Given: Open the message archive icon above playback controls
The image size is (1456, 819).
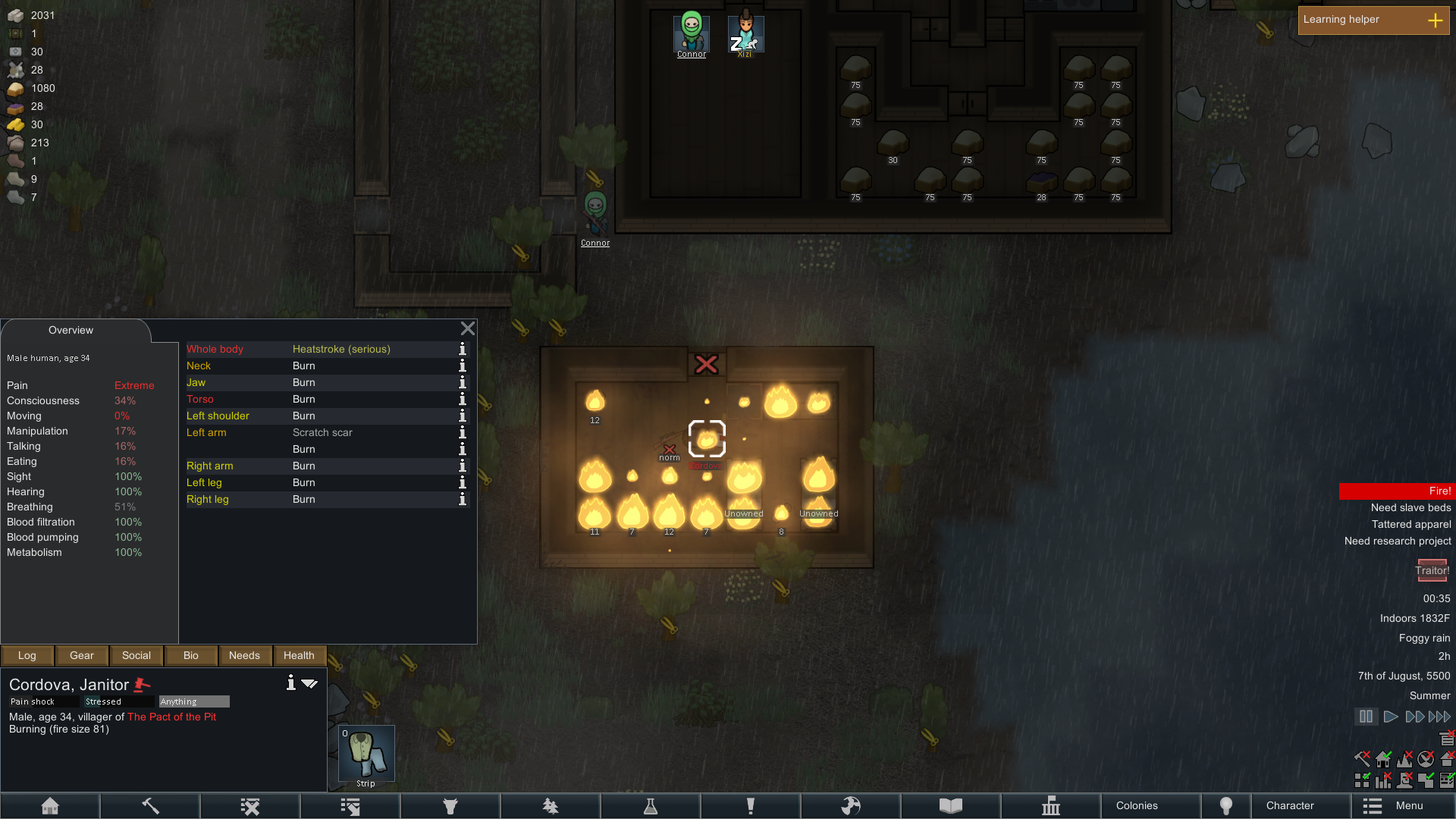Looking at the screenshot, I should coord(1447,737).
